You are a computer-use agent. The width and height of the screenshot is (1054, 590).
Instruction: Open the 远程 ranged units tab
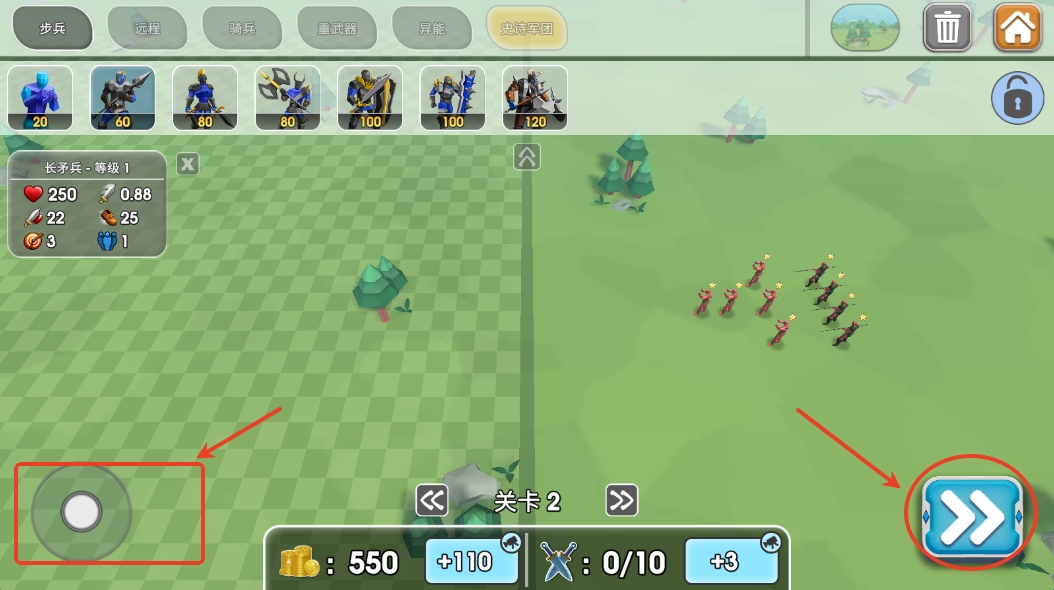(147, 28)
